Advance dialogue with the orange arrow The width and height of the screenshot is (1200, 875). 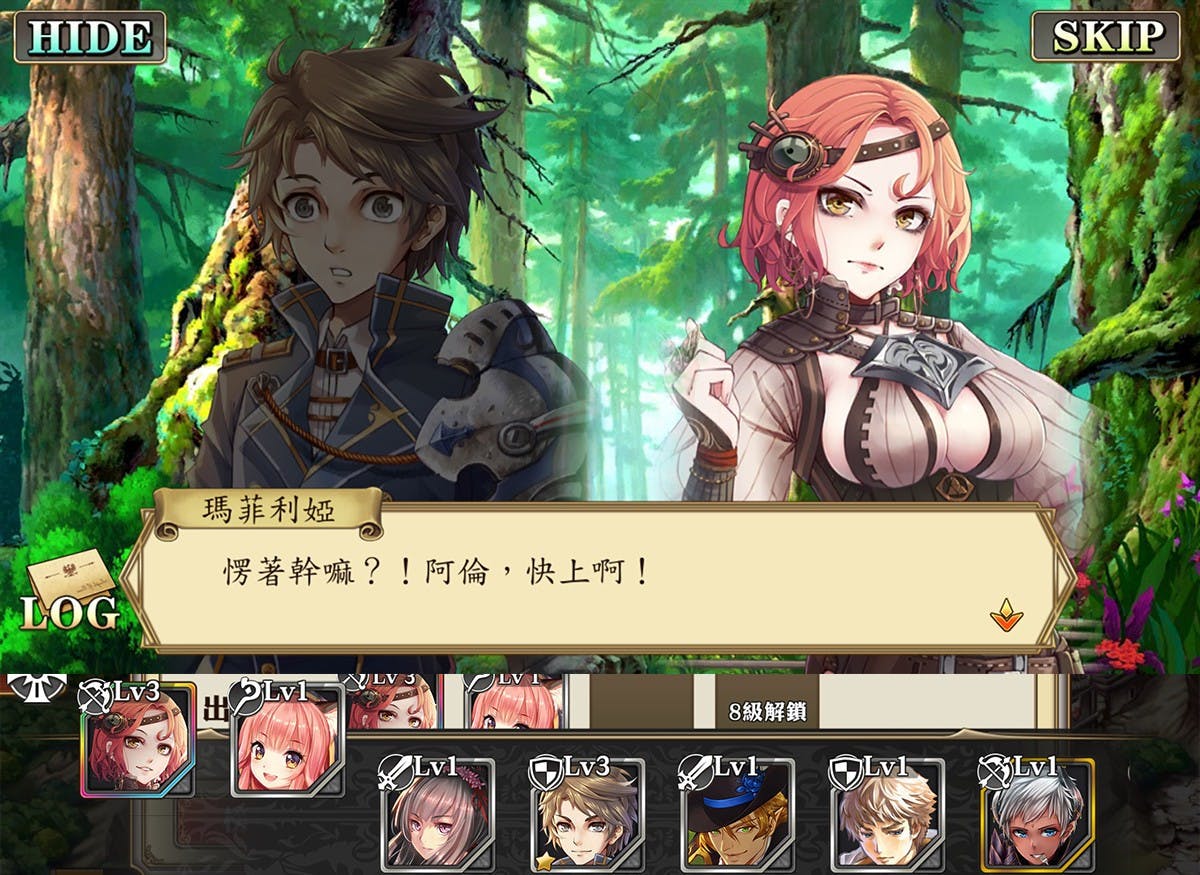pos(1006,616)
